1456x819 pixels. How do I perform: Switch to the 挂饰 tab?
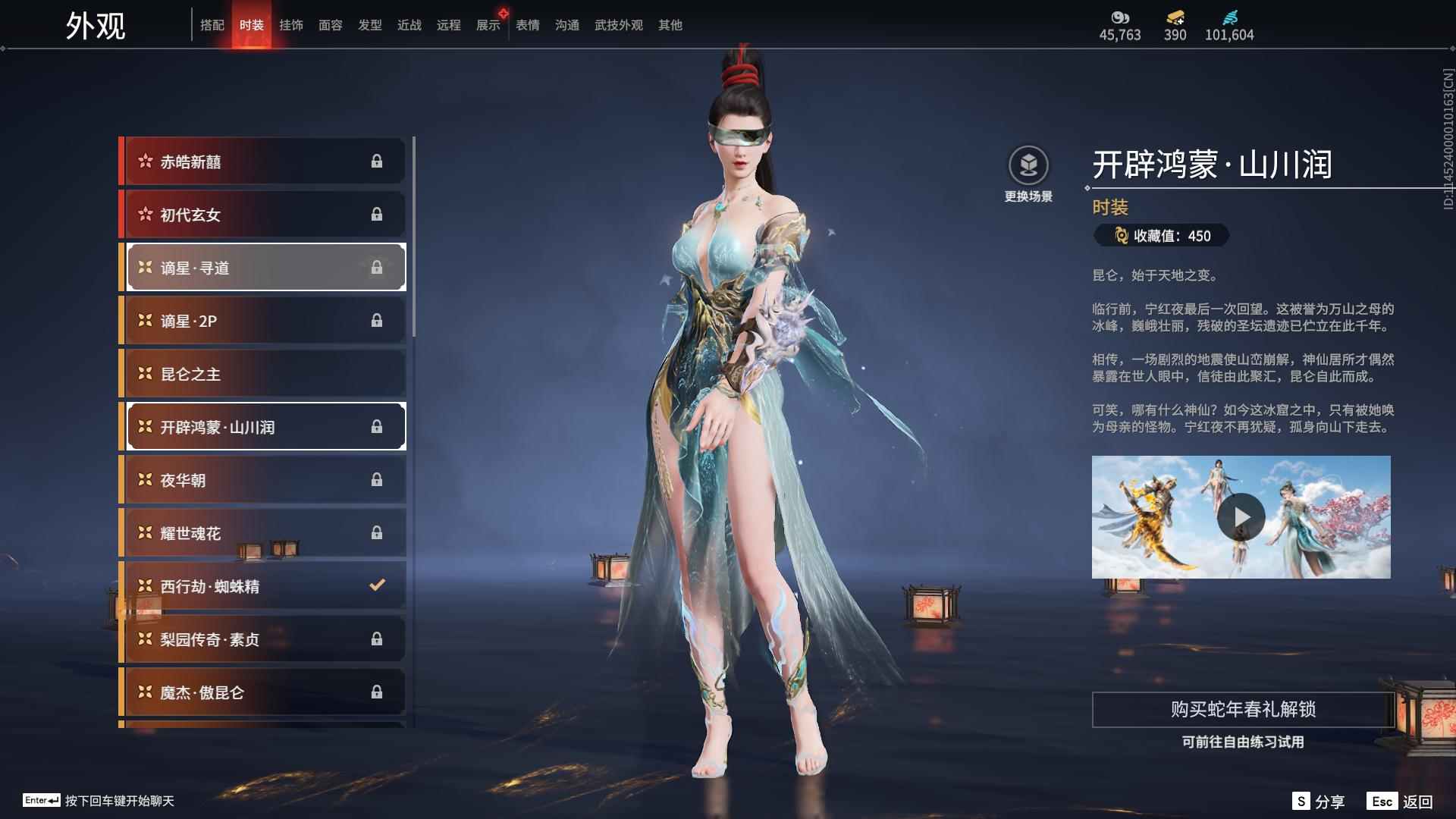click(x=292, y=25)
